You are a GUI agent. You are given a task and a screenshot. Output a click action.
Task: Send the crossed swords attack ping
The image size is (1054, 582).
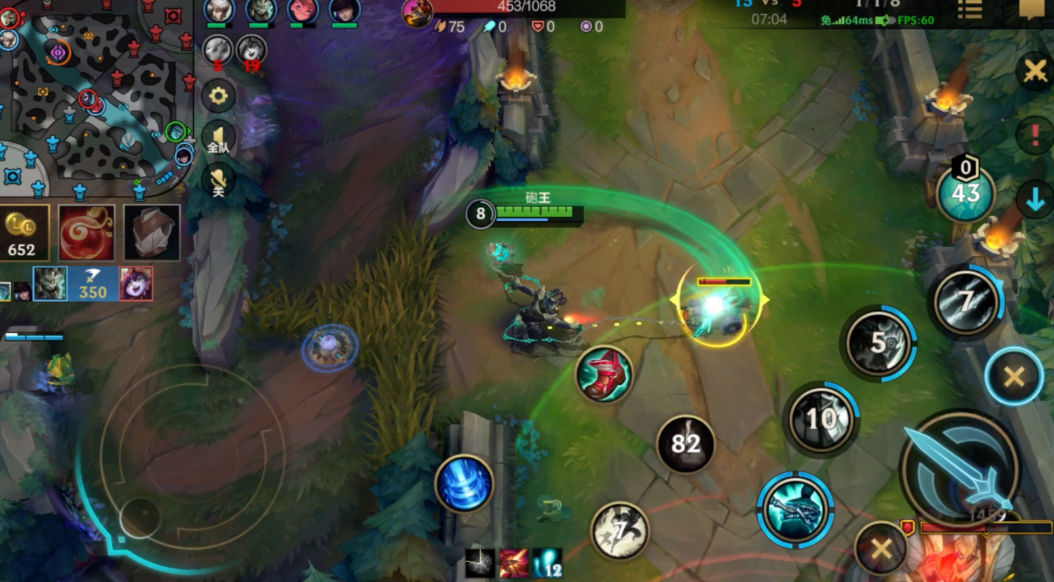click(x=1035, y=71)
